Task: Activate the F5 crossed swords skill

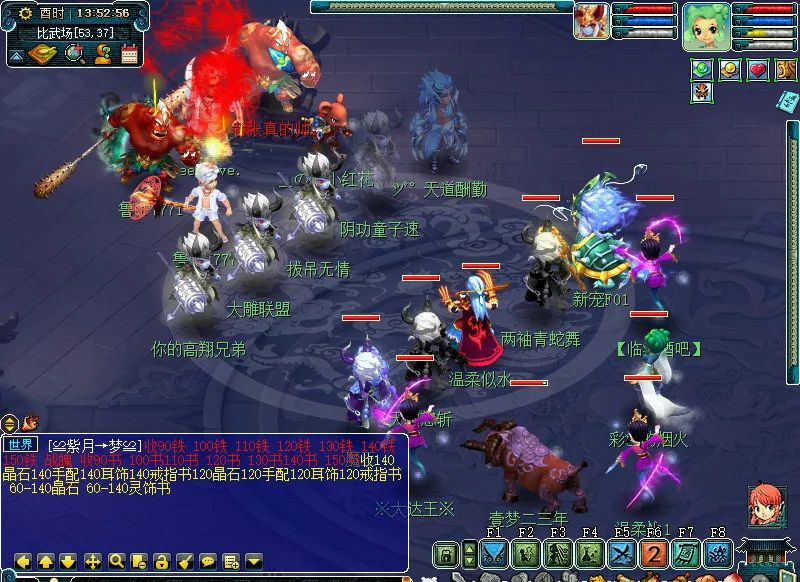Action: coord(622,555)
